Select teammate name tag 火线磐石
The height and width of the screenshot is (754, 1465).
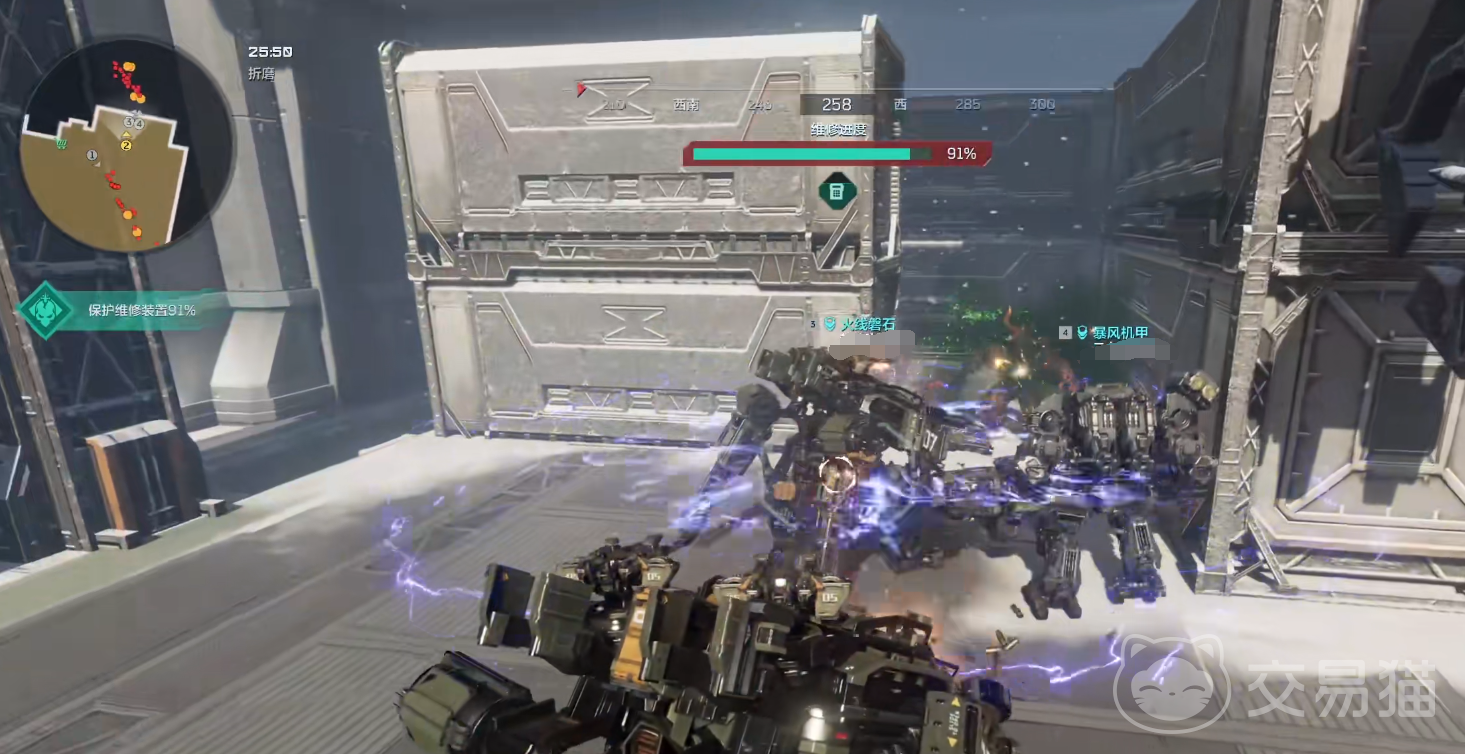click(x=866, y=324)
